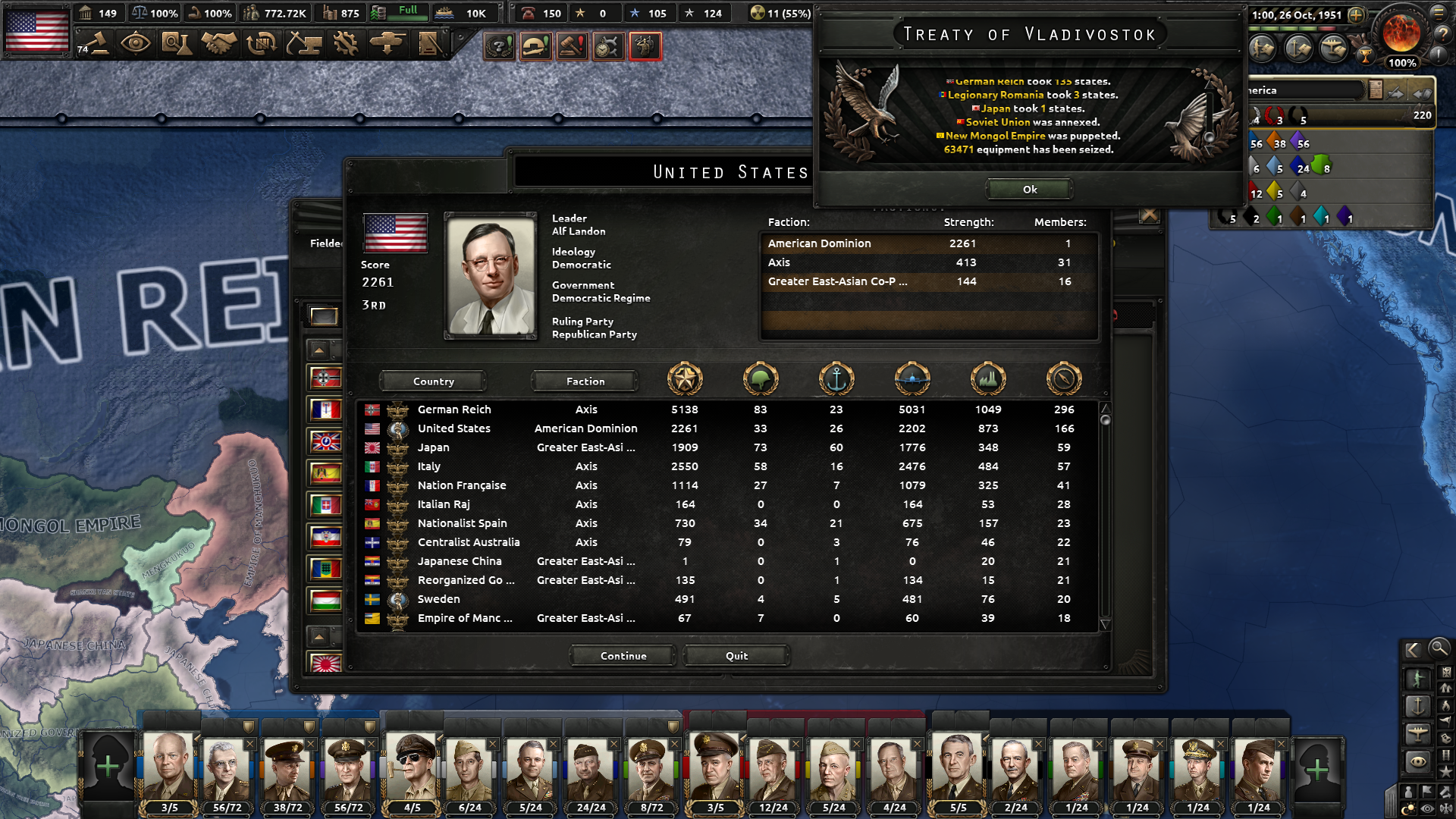Open the military production wrench icon
Viewport: 1456px width, 819px height.
tap(347, 45)
